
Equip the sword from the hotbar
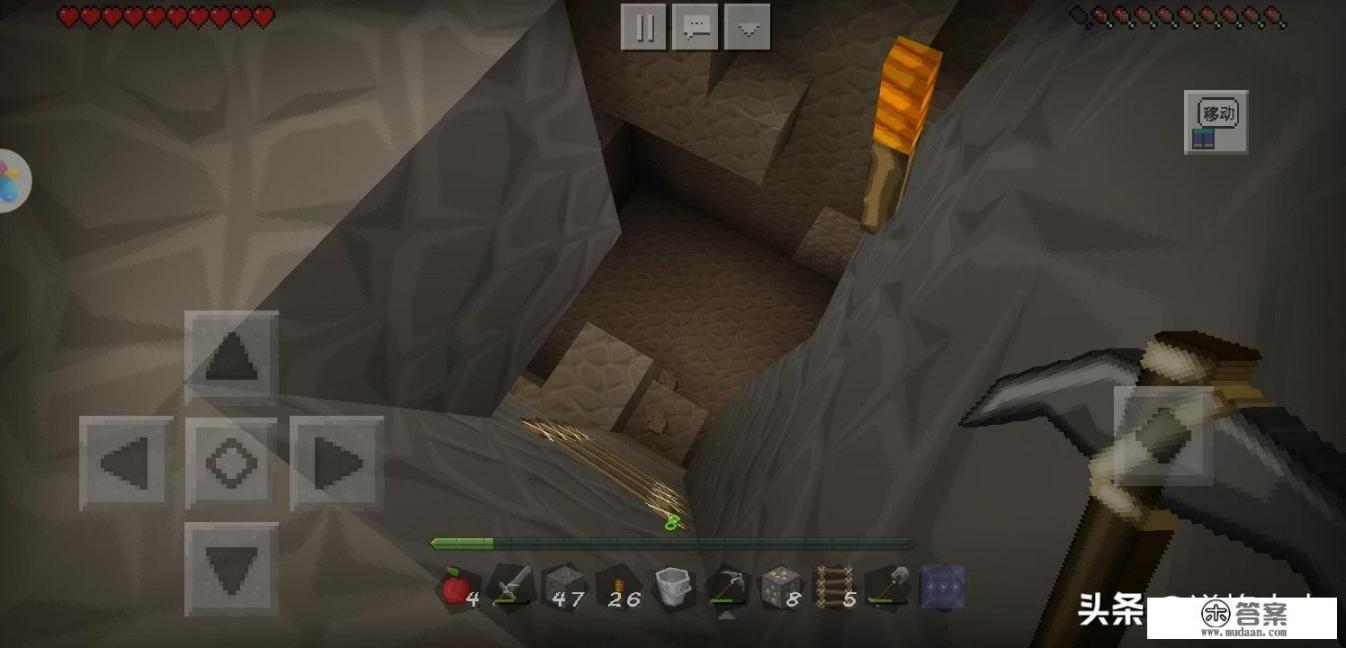[511, 587]
